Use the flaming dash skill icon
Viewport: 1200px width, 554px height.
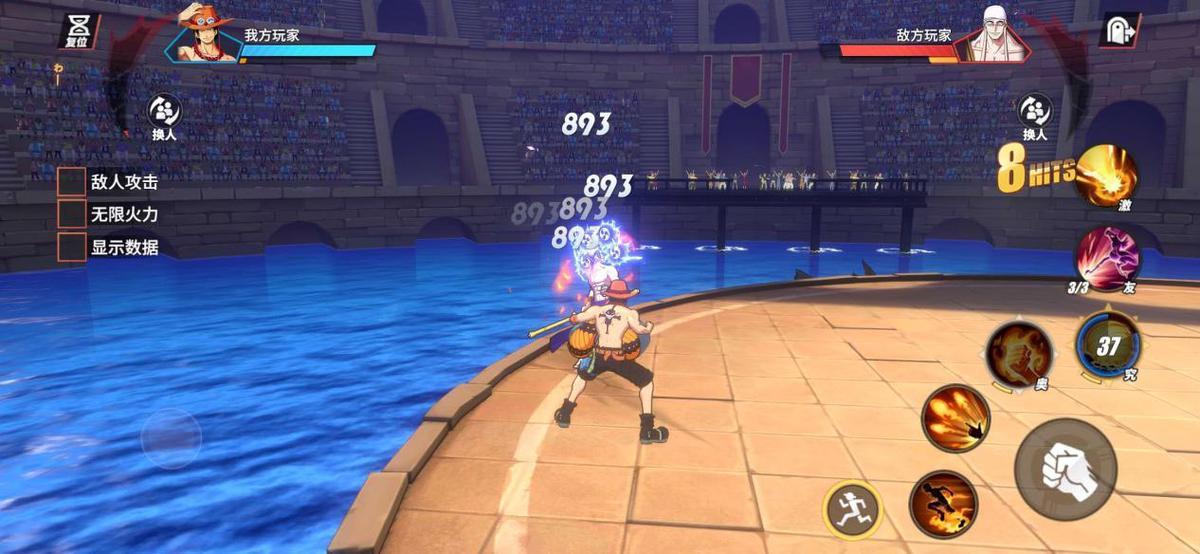943,503
